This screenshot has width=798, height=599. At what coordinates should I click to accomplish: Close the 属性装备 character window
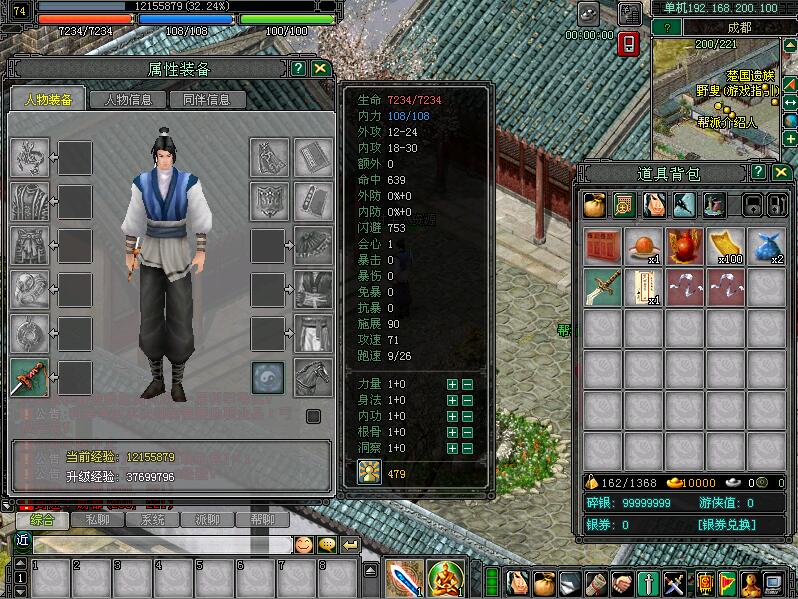point(320,69)
